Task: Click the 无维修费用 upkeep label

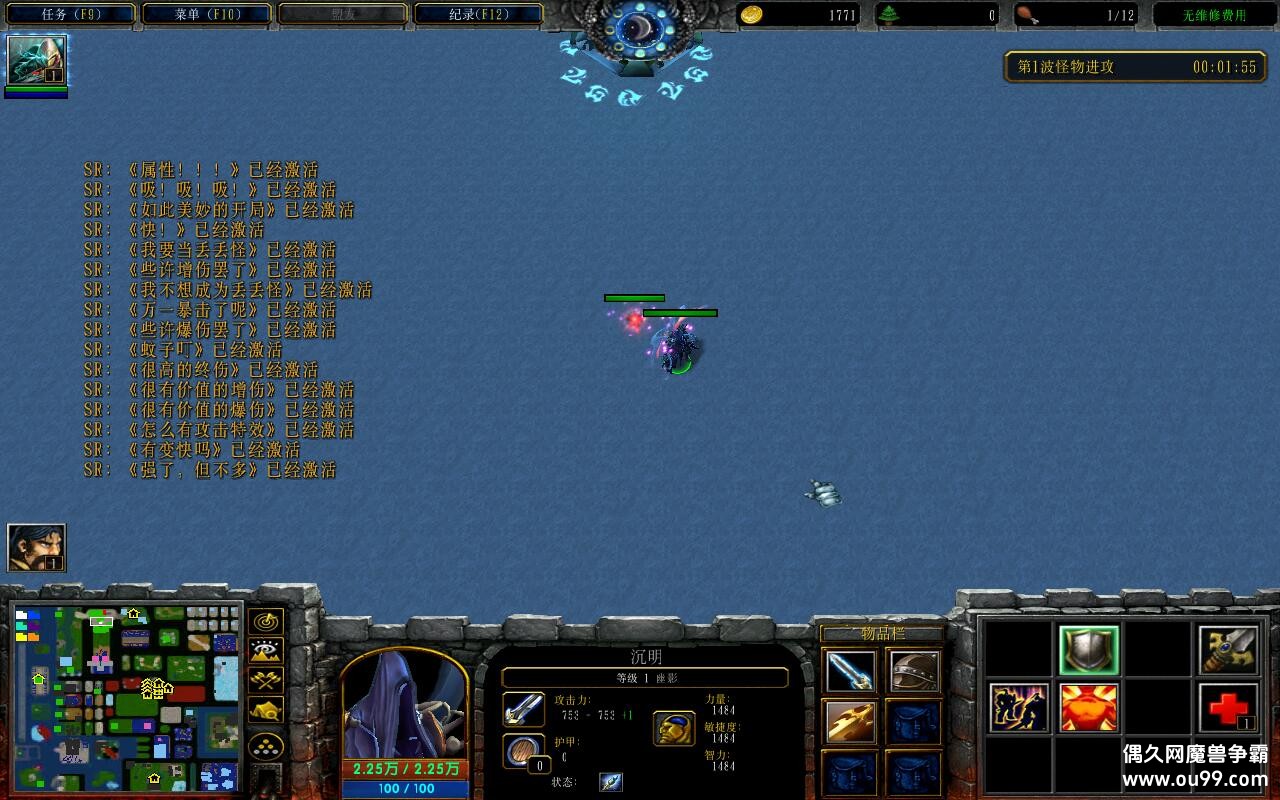Action: pos(1212,13)
